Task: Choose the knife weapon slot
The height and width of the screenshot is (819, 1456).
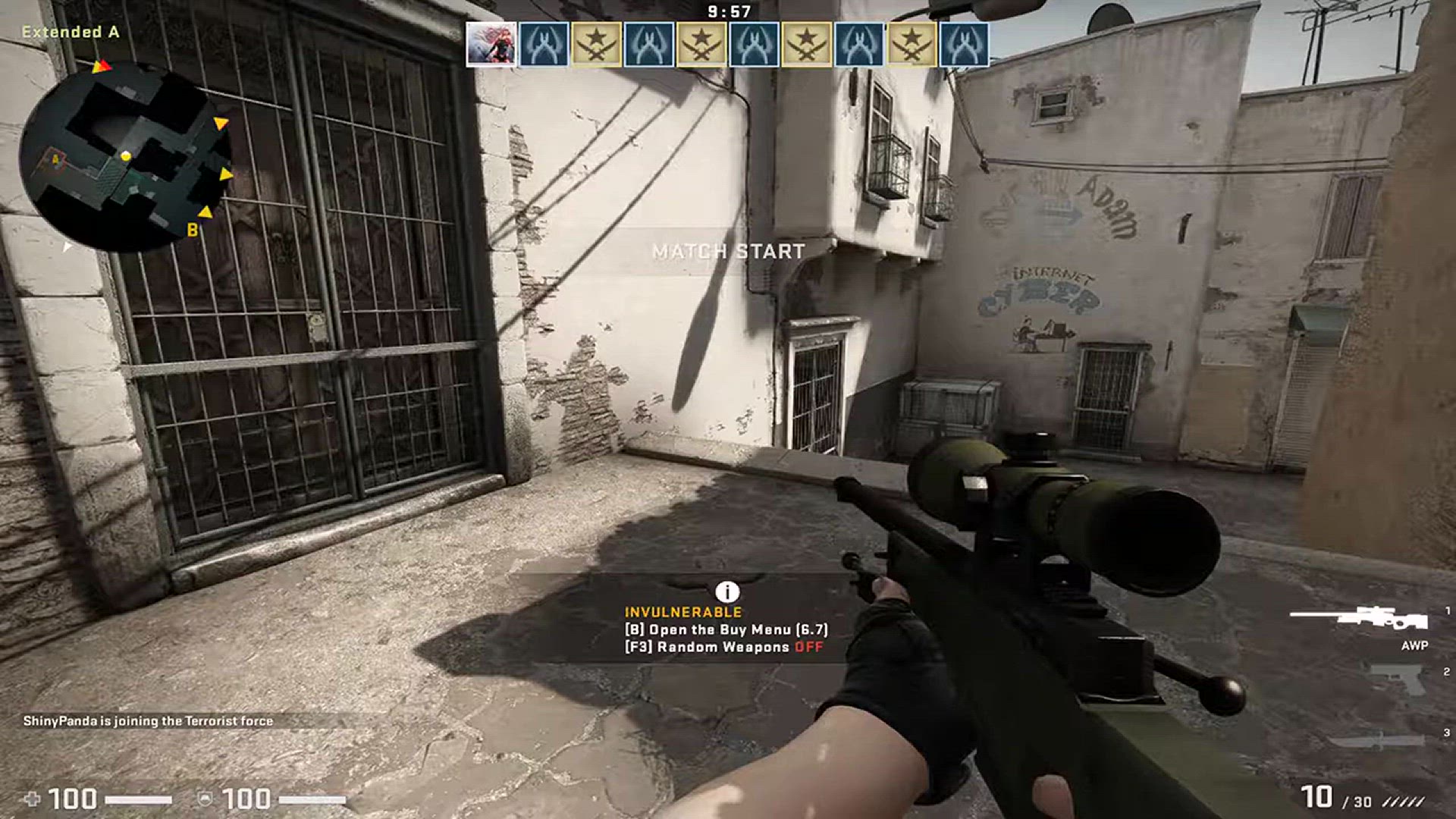Action: point(1379,741)
